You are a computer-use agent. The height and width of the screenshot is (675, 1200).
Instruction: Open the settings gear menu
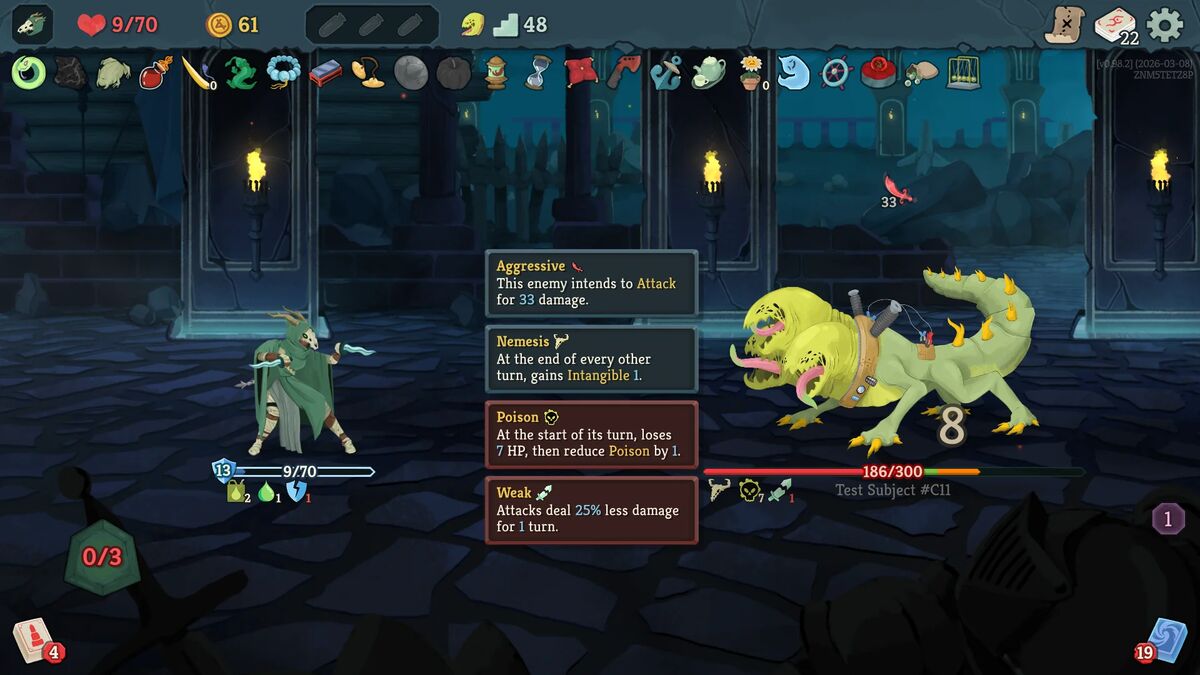click(x=1165, y=24)
